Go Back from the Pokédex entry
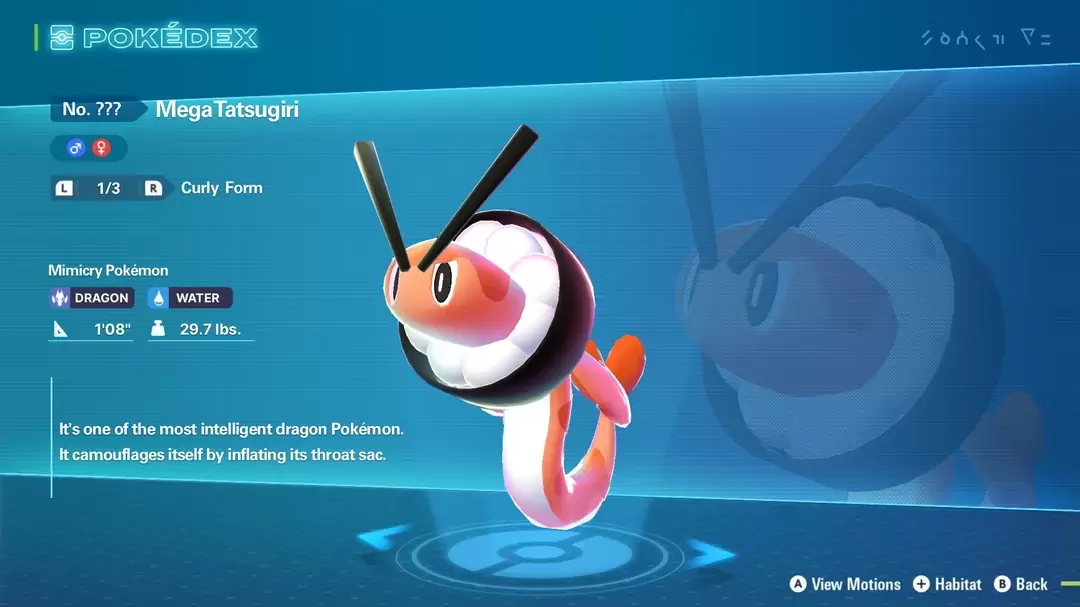The height and width of the screenshot is (607, 1080). pos(1021,584)
